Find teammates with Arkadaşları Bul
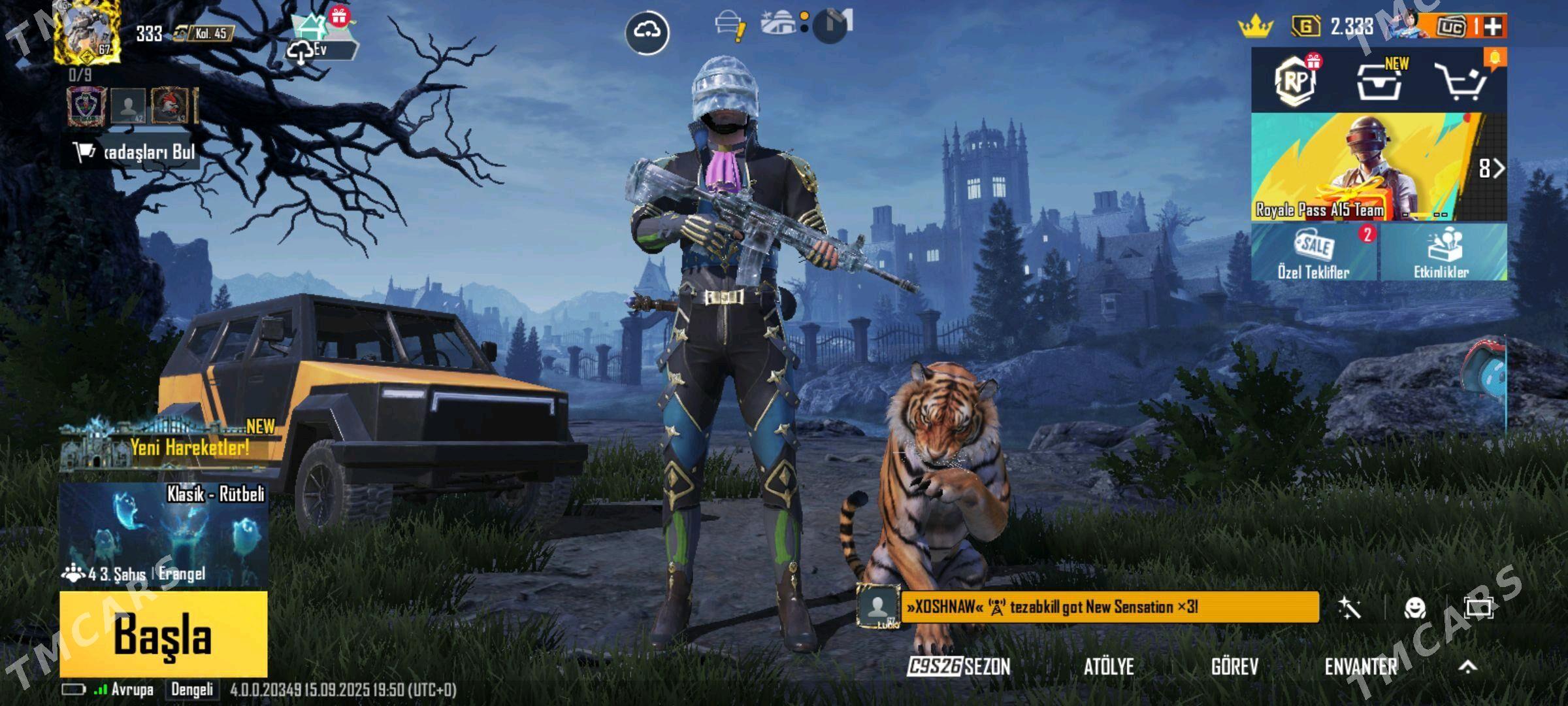 coord(134,152)
